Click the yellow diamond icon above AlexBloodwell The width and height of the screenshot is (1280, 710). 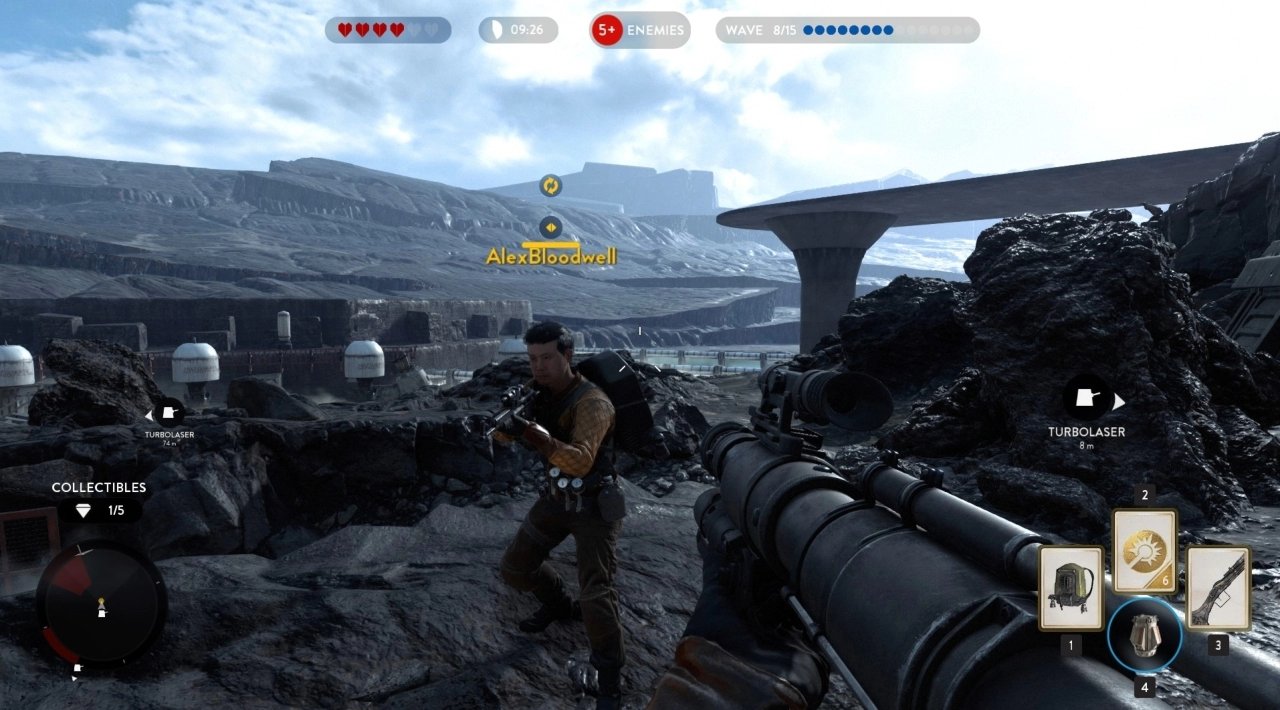click(x=551, y=227)
